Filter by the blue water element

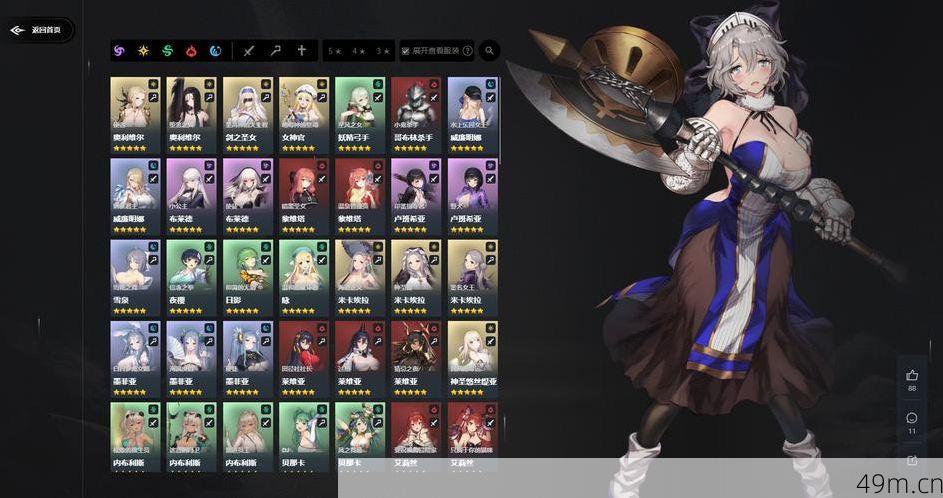point(216,51)
